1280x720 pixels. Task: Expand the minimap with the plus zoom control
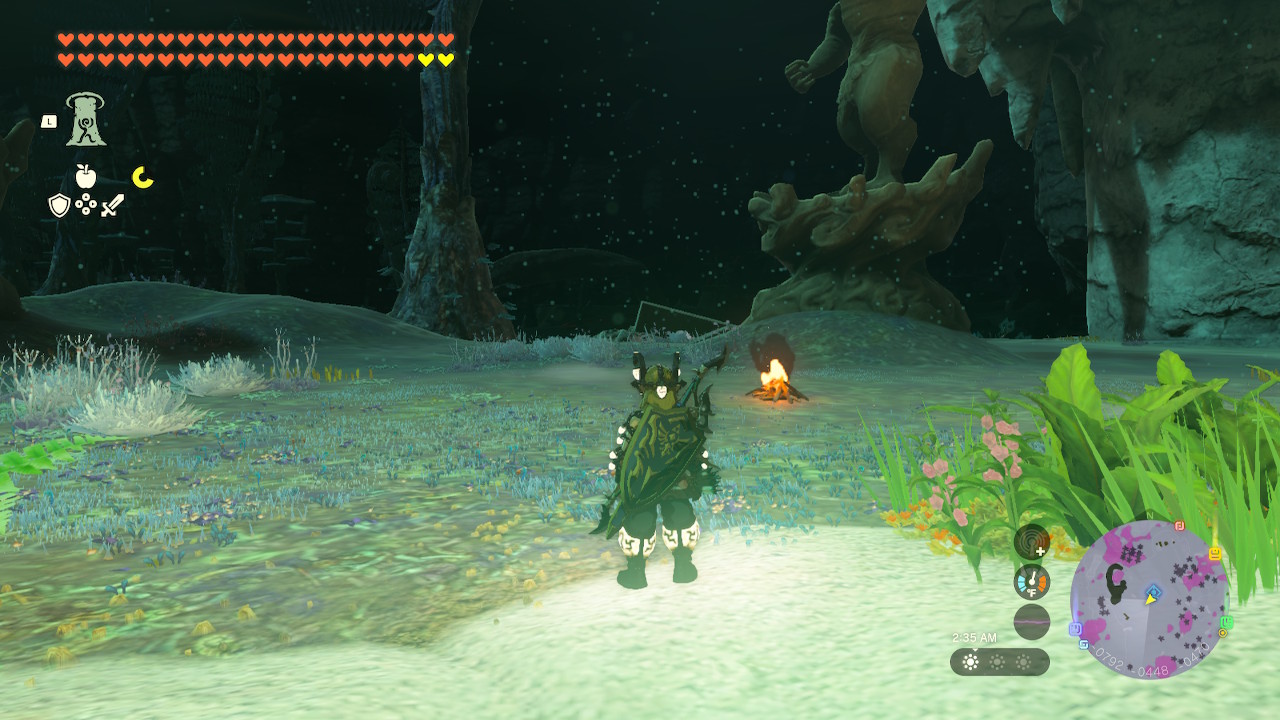pos(1040,552)
